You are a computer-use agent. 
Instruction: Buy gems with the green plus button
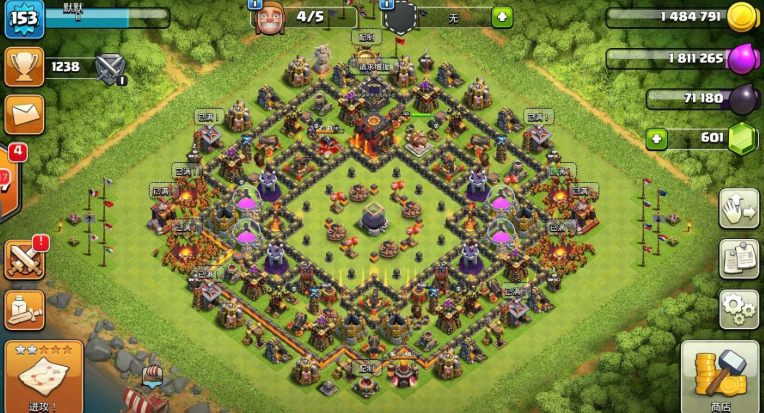(656, 138)
